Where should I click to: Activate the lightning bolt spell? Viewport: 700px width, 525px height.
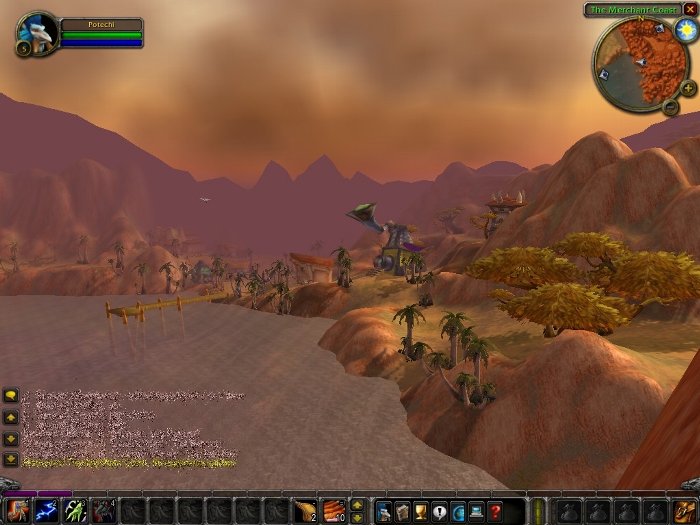[46, 511]
